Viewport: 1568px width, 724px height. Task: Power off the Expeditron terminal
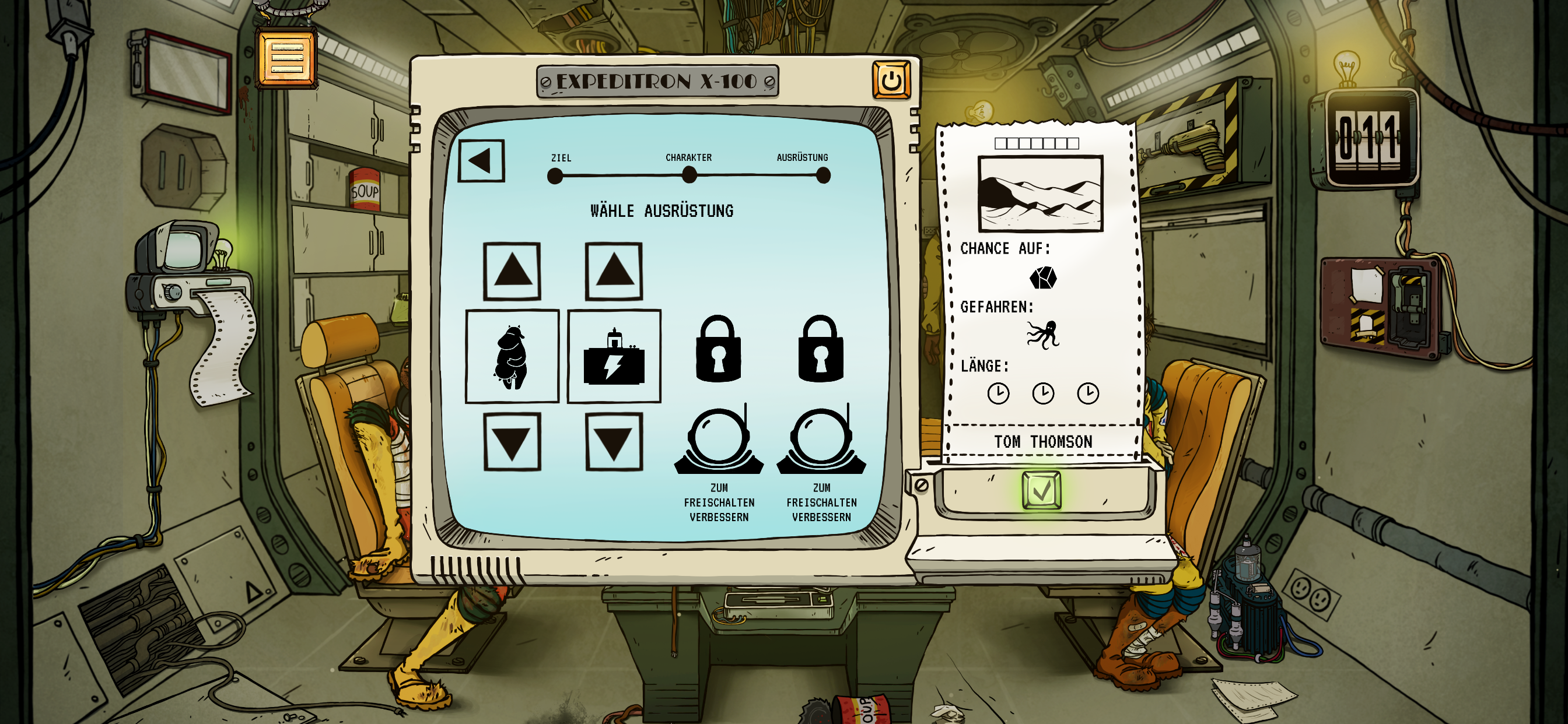pyautogui.click(x=891, y=80)
